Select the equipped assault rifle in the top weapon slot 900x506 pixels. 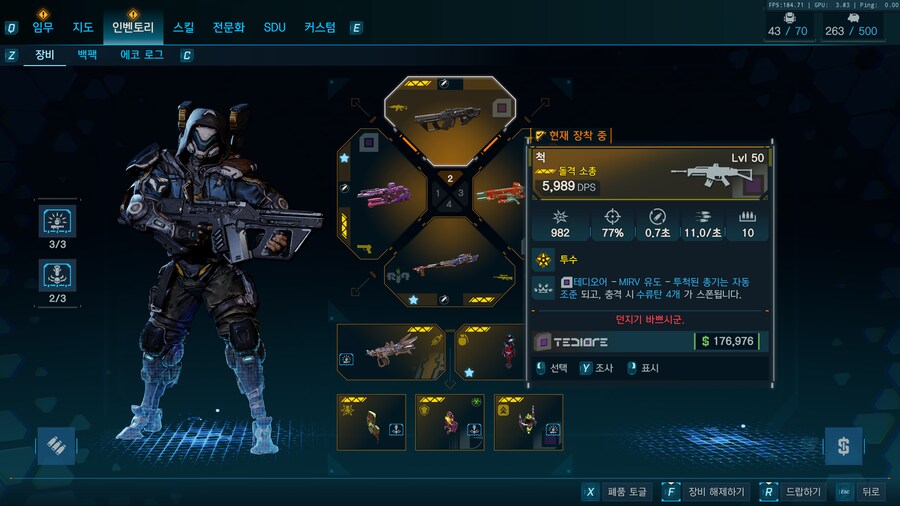[449, 113]
